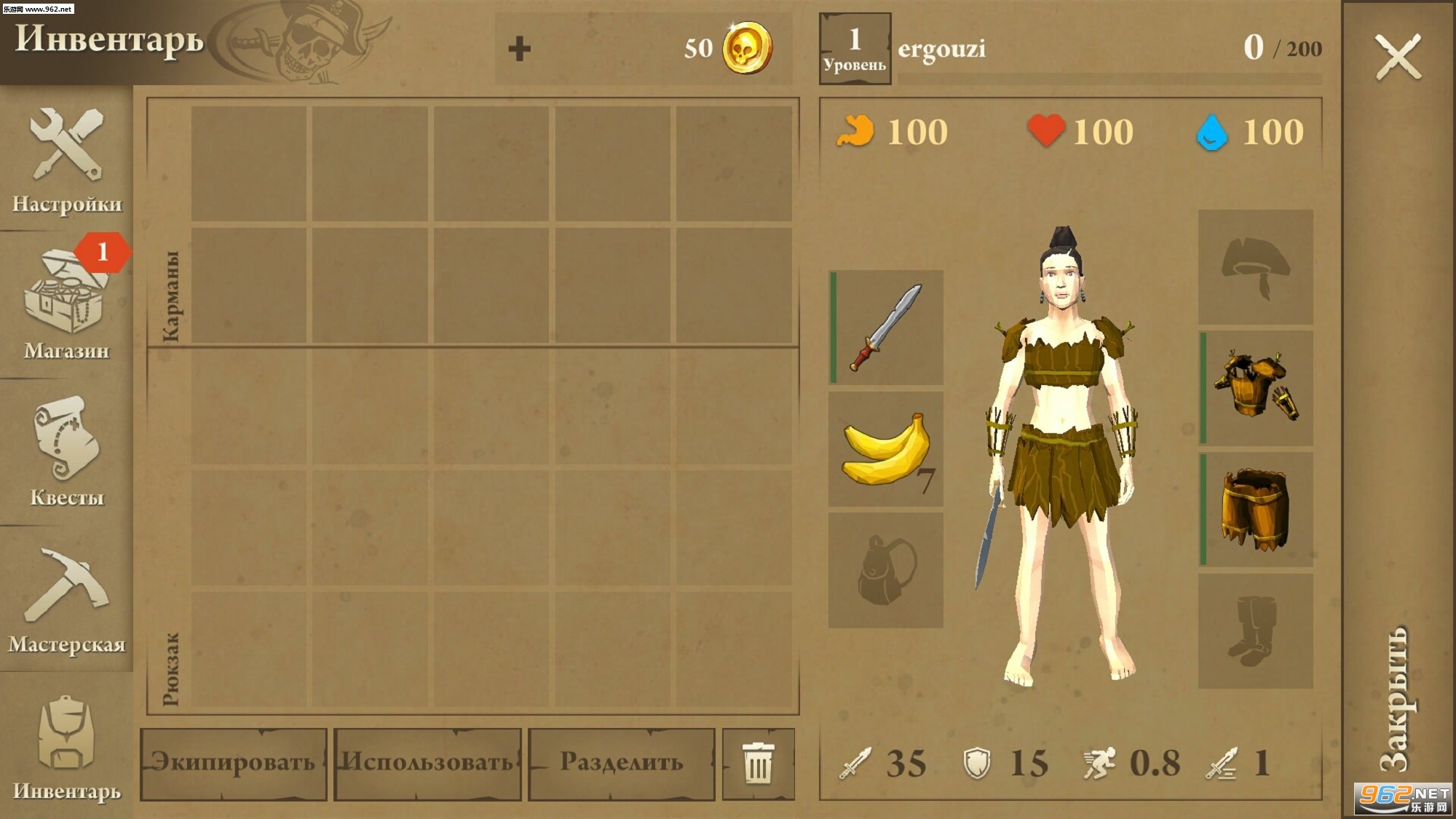The width and height of the screenshot is (1456, 819).
Task: Select the empty boots equipment slot
Action: 1256,631
